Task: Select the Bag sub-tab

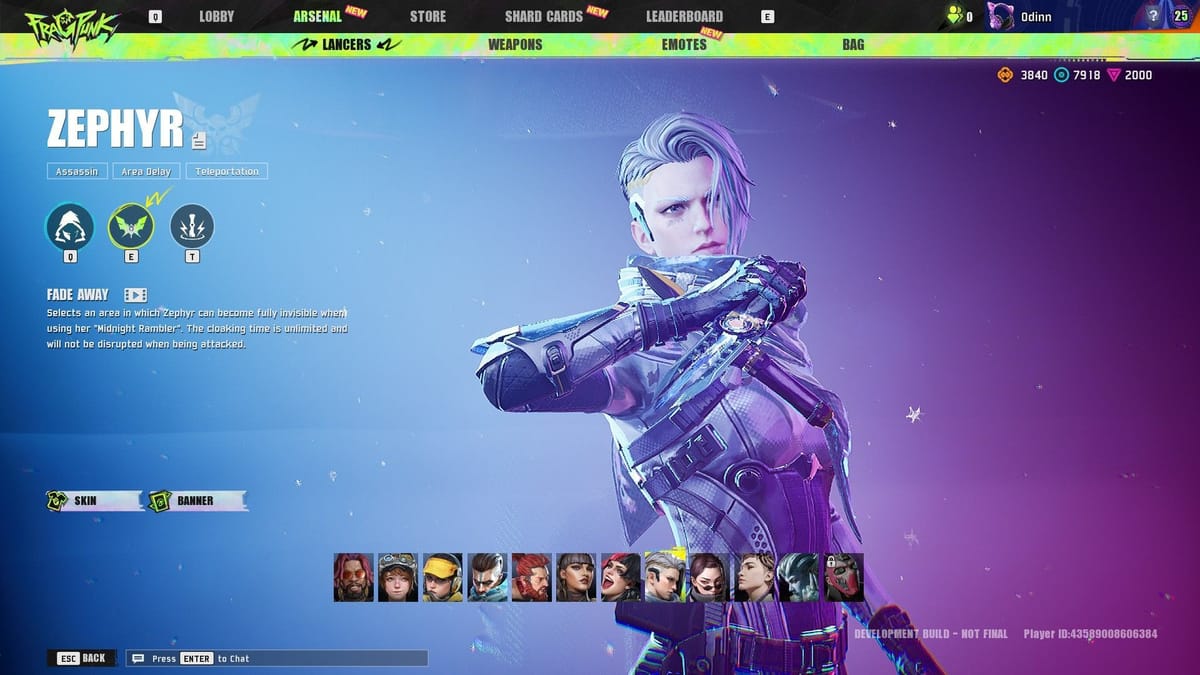Action: click(853, 45)
